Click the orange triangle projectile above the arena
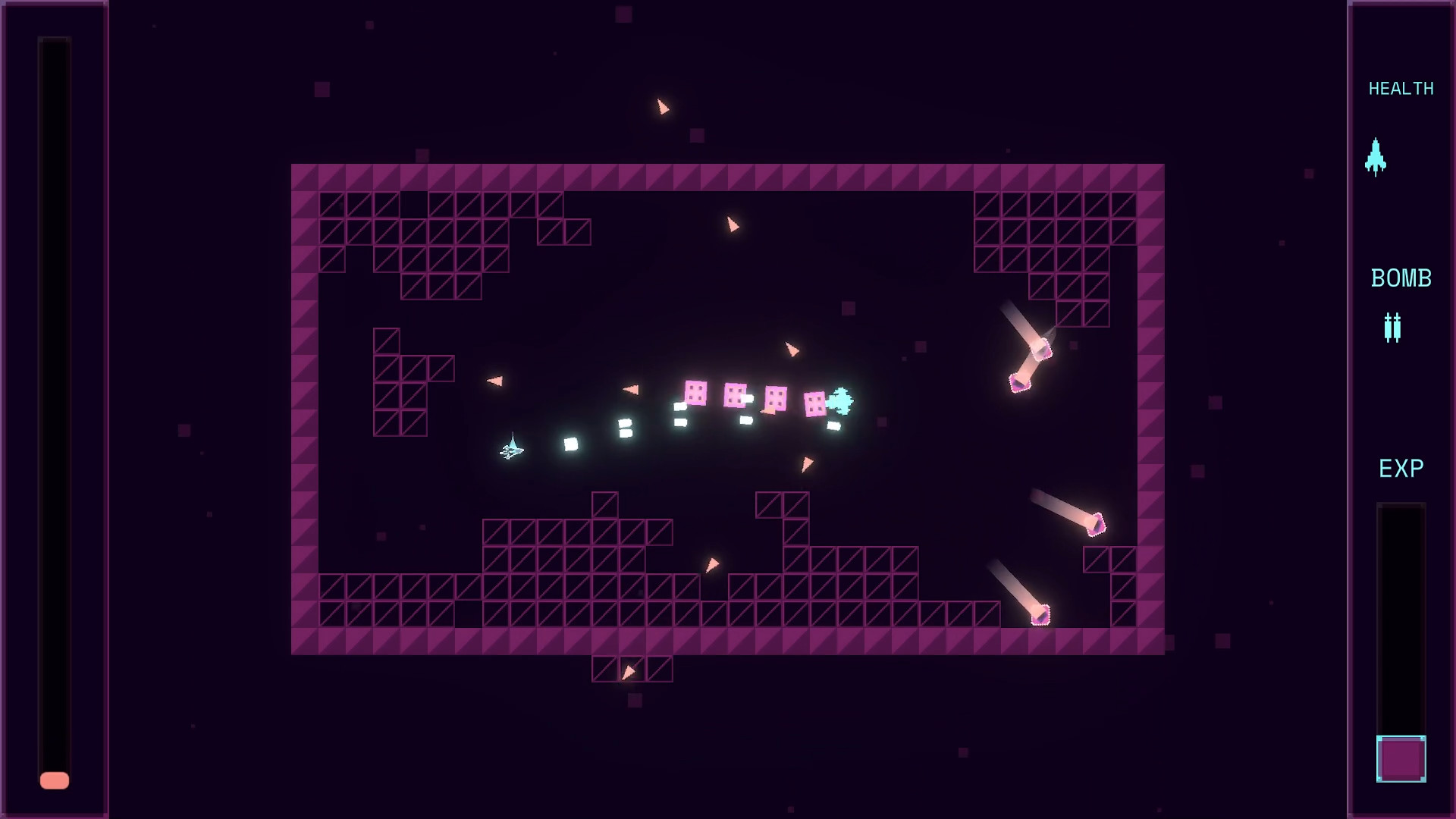The height and width of the screenshot is (819, 1456). pos(664,106)
